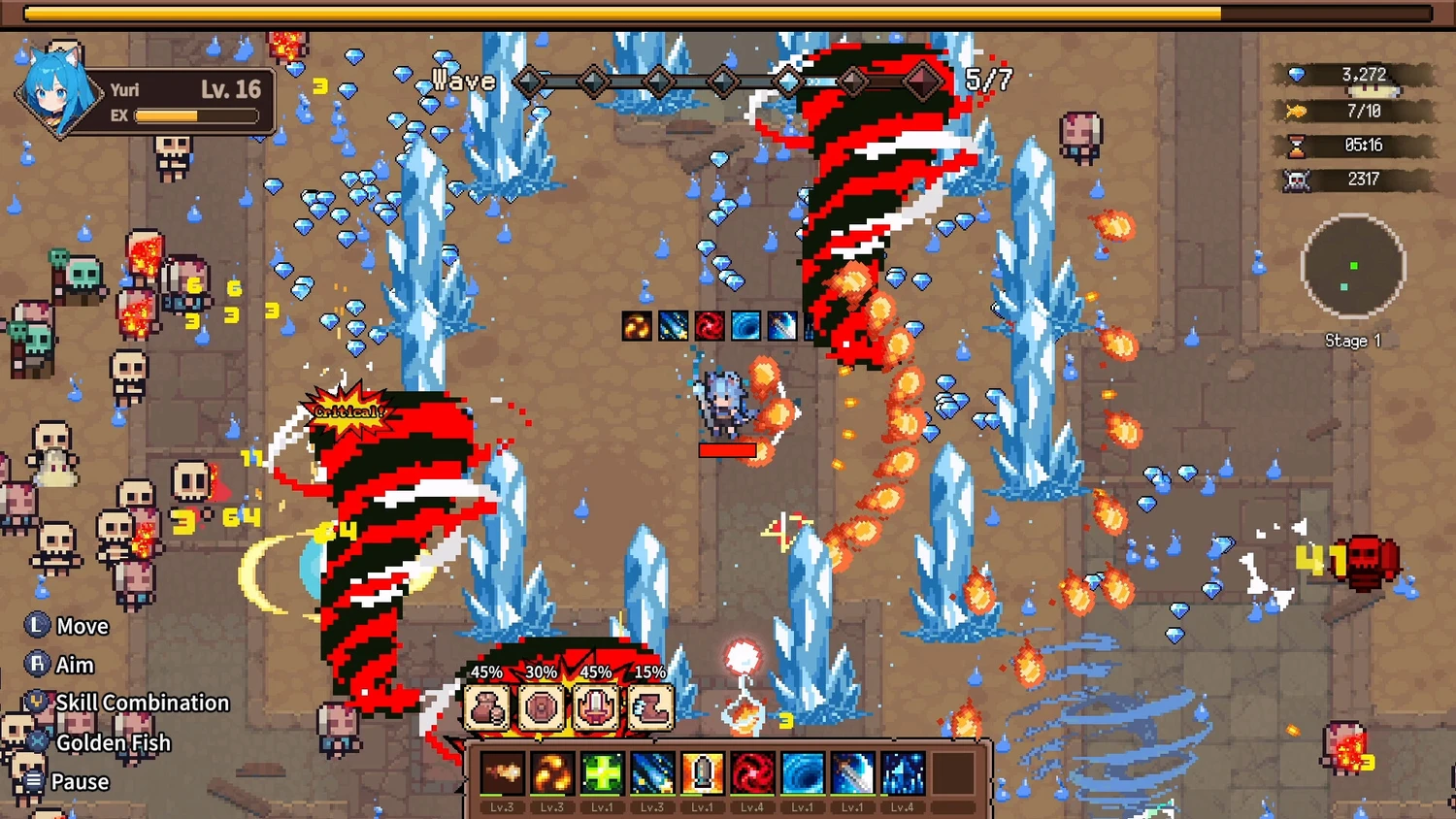The image size is (1456, 819).
Task: Inspect the coin pouch passive at 45%
Action: (x=486, y=706)
